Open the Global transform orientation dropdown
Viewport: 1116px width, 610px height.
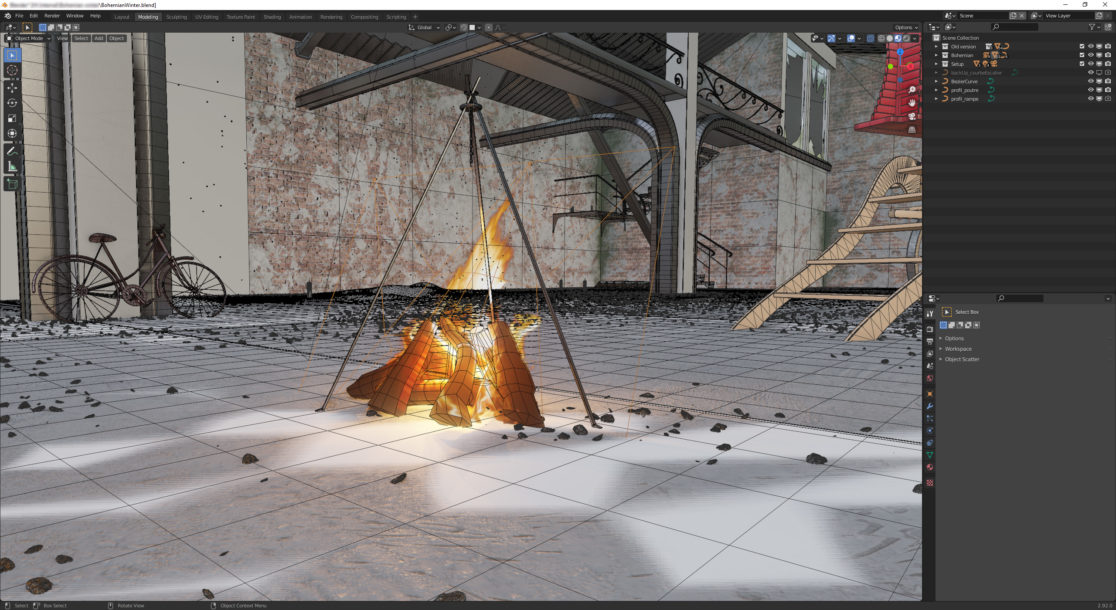coord(425,27)
